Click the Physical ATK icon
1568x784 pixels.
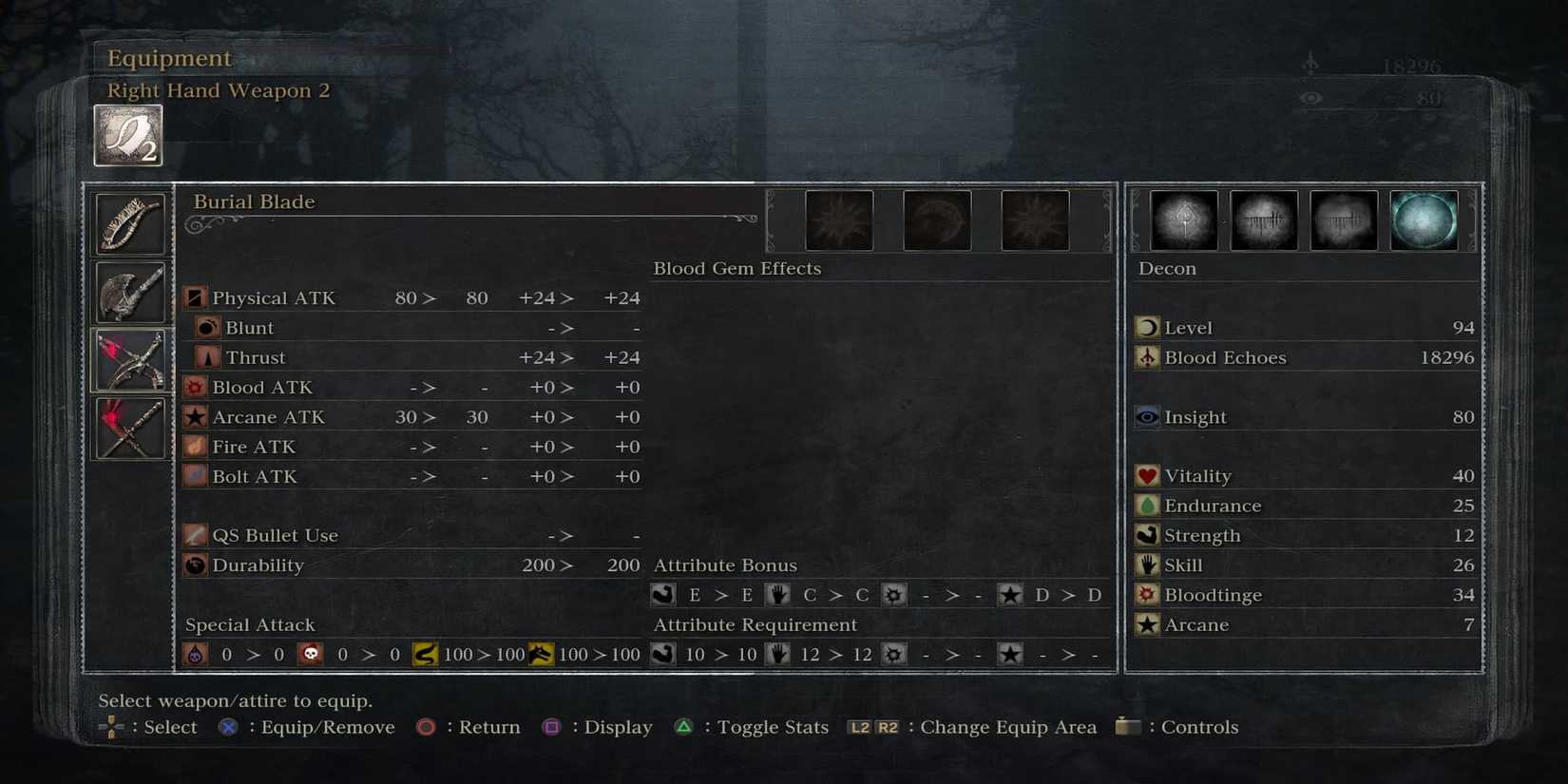(x=195, y=297)
